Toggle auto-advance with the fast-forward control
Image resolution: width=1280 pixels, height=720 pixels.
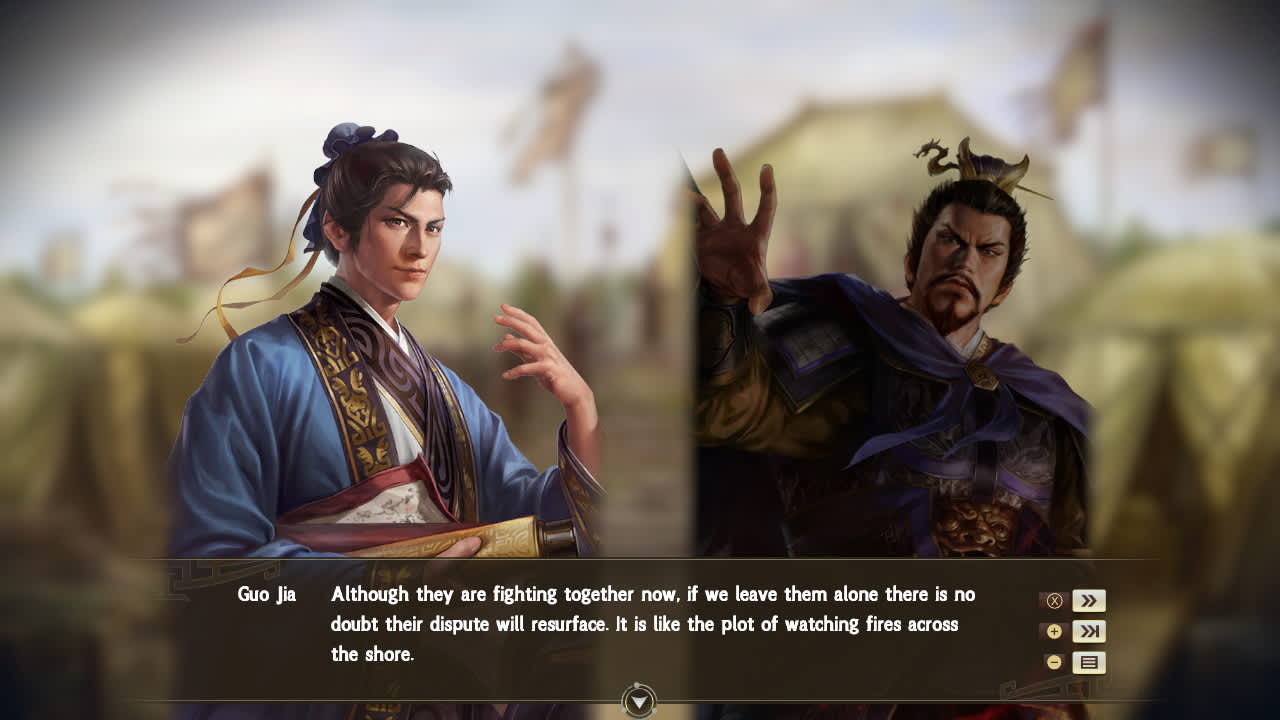1090,600
